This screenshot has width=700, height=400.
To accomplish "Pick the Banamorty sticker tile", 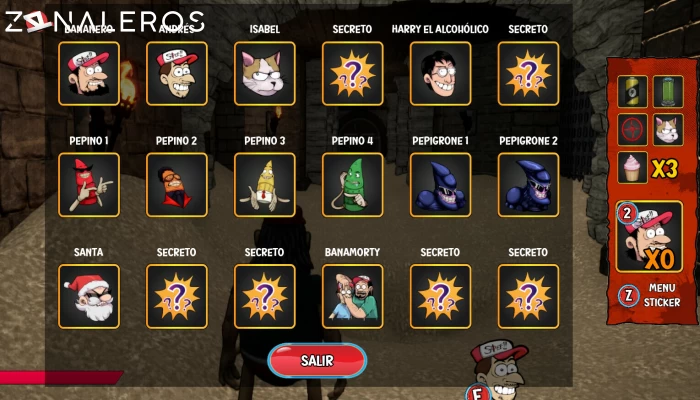I will click(x=353, y=297).
